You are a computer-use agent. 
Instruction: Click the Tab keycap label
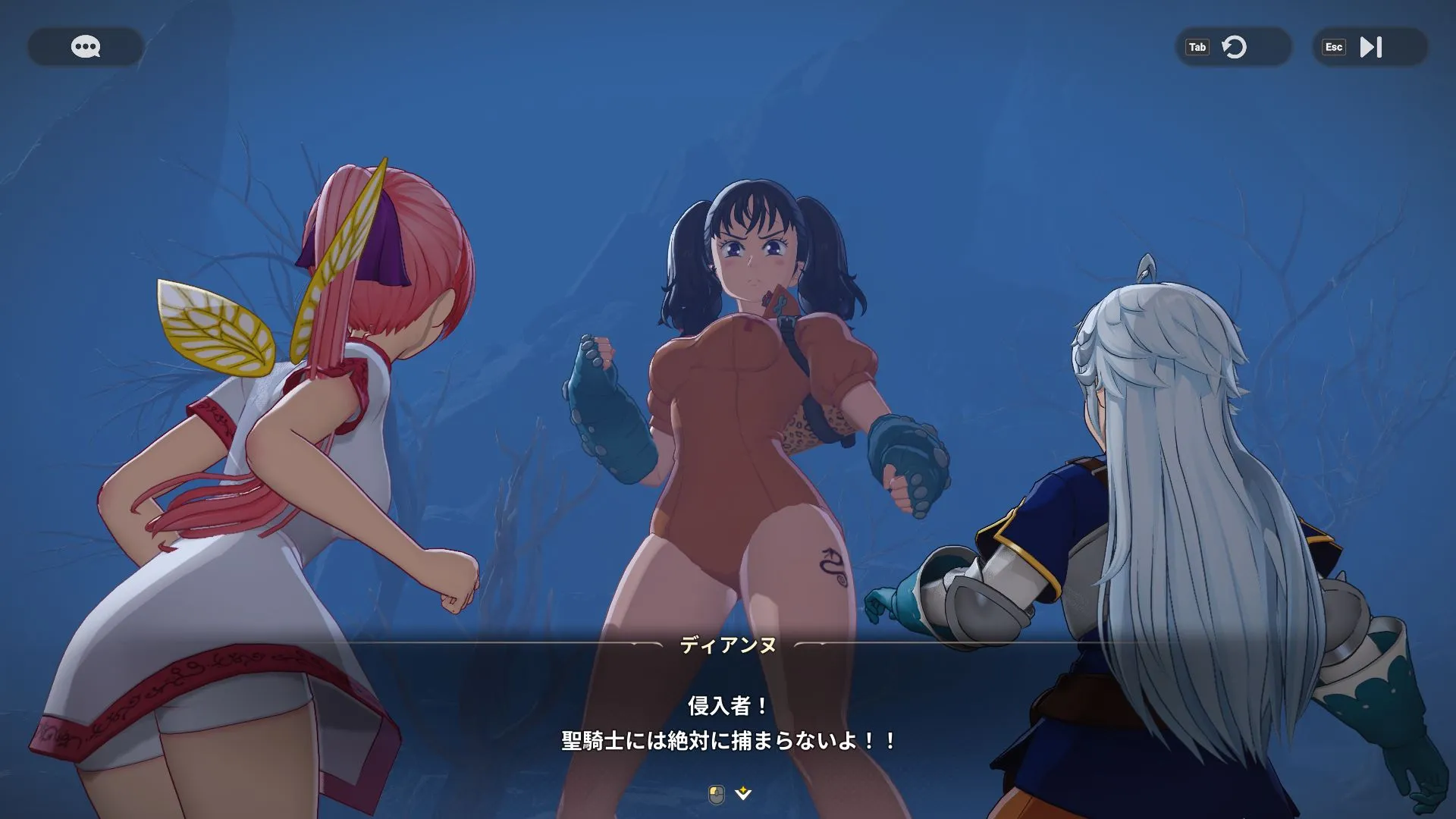pyautogui.click(x=1199, y=47)
